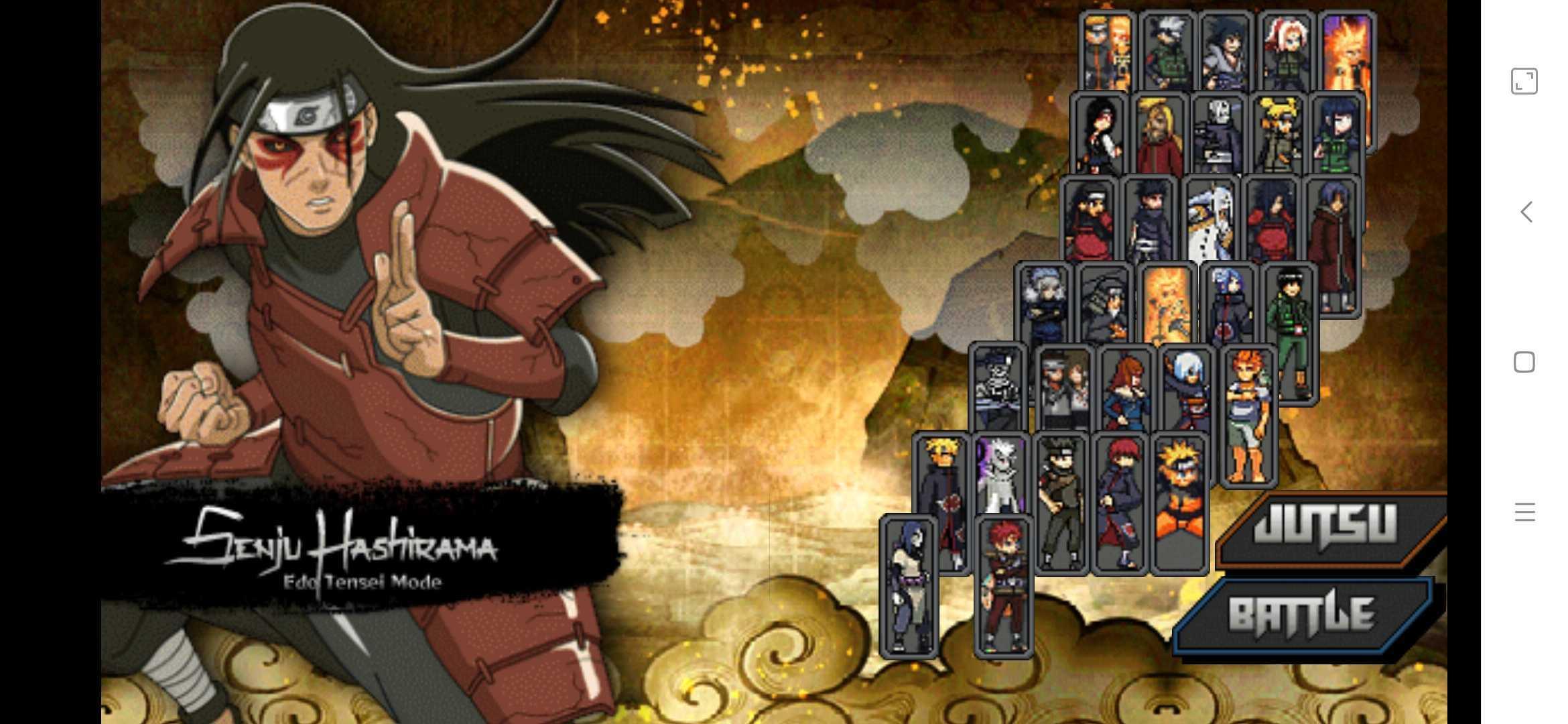Select the Naruto and clone duo tile
Image resolution: width=1568 pixels, height=724 pixels.
[x=1108, y=52]
